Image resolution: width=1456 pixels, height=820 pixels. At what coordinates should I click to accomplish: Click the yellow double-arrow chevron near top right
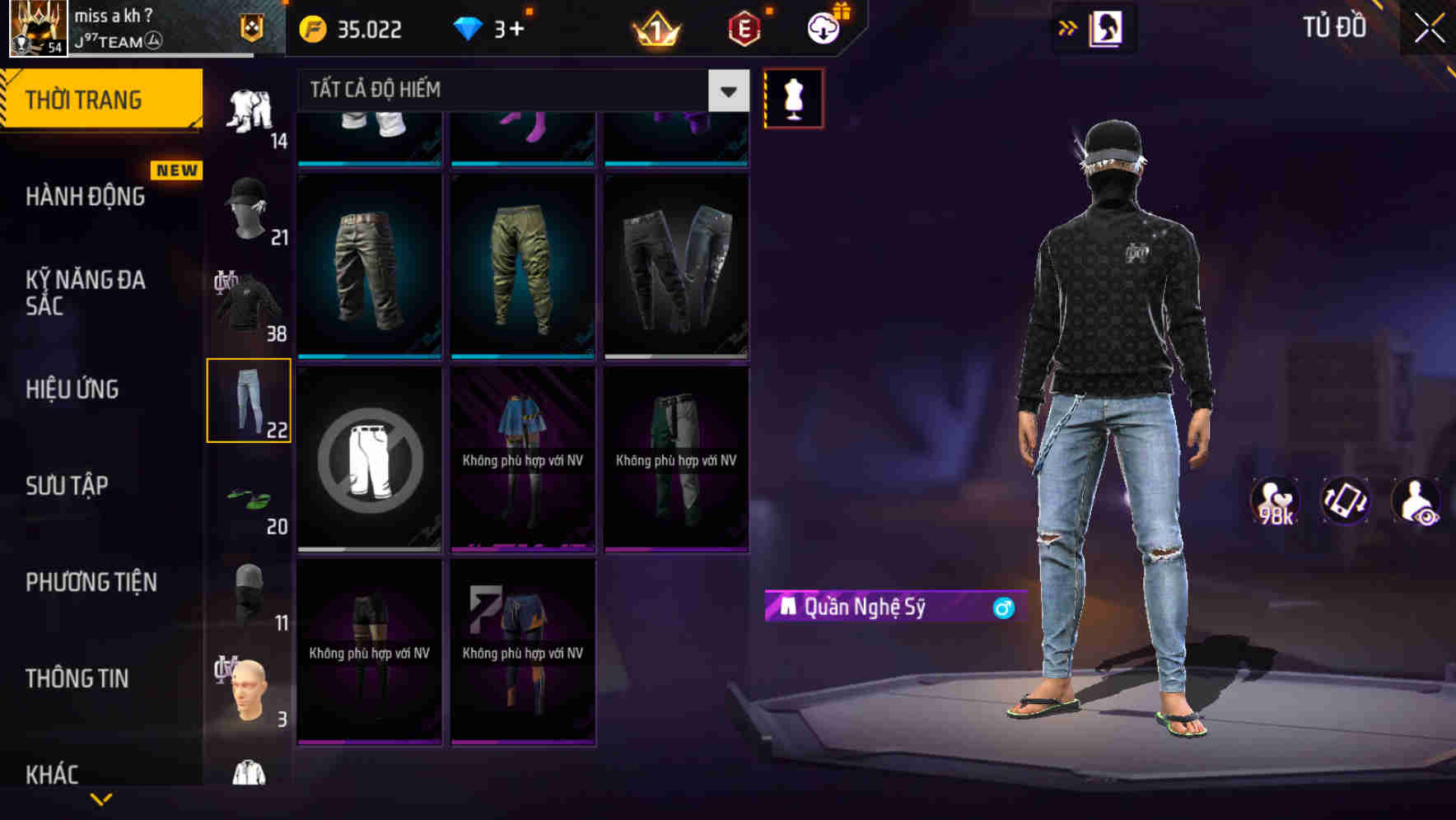[x=1068, y=27]
